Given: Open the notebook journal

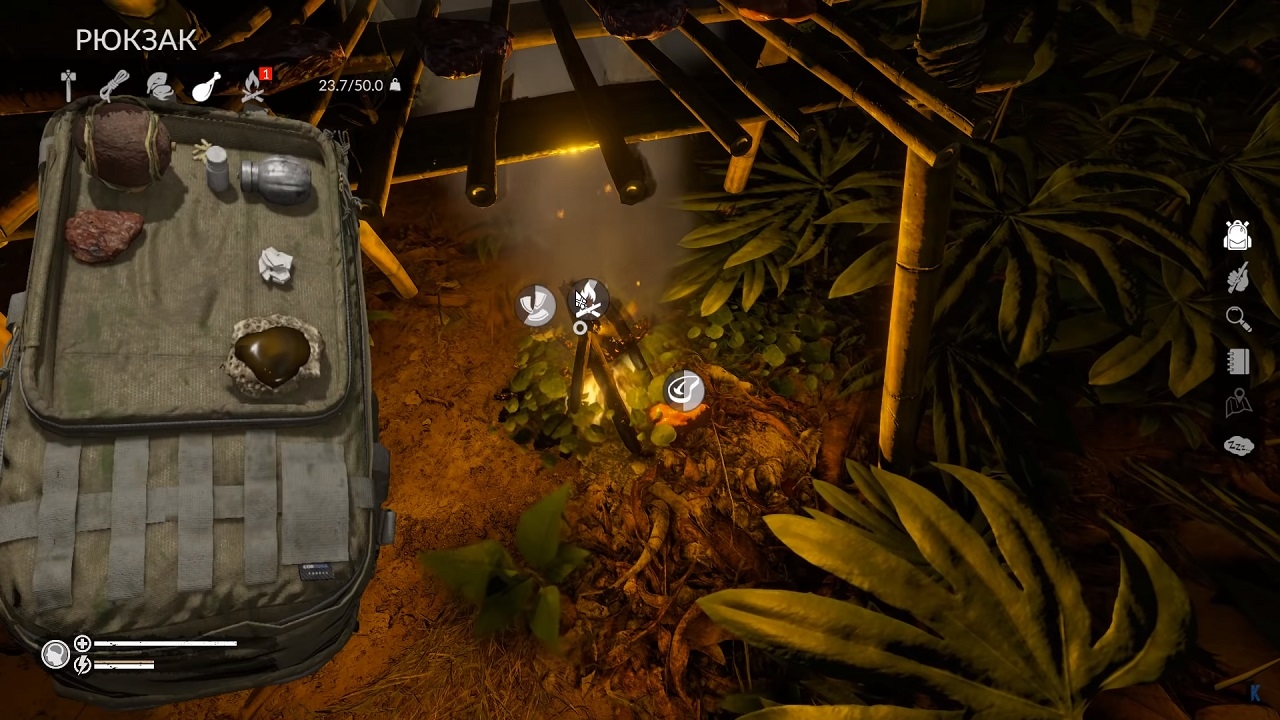Looking at the screenshot, I should point(1238,361).
